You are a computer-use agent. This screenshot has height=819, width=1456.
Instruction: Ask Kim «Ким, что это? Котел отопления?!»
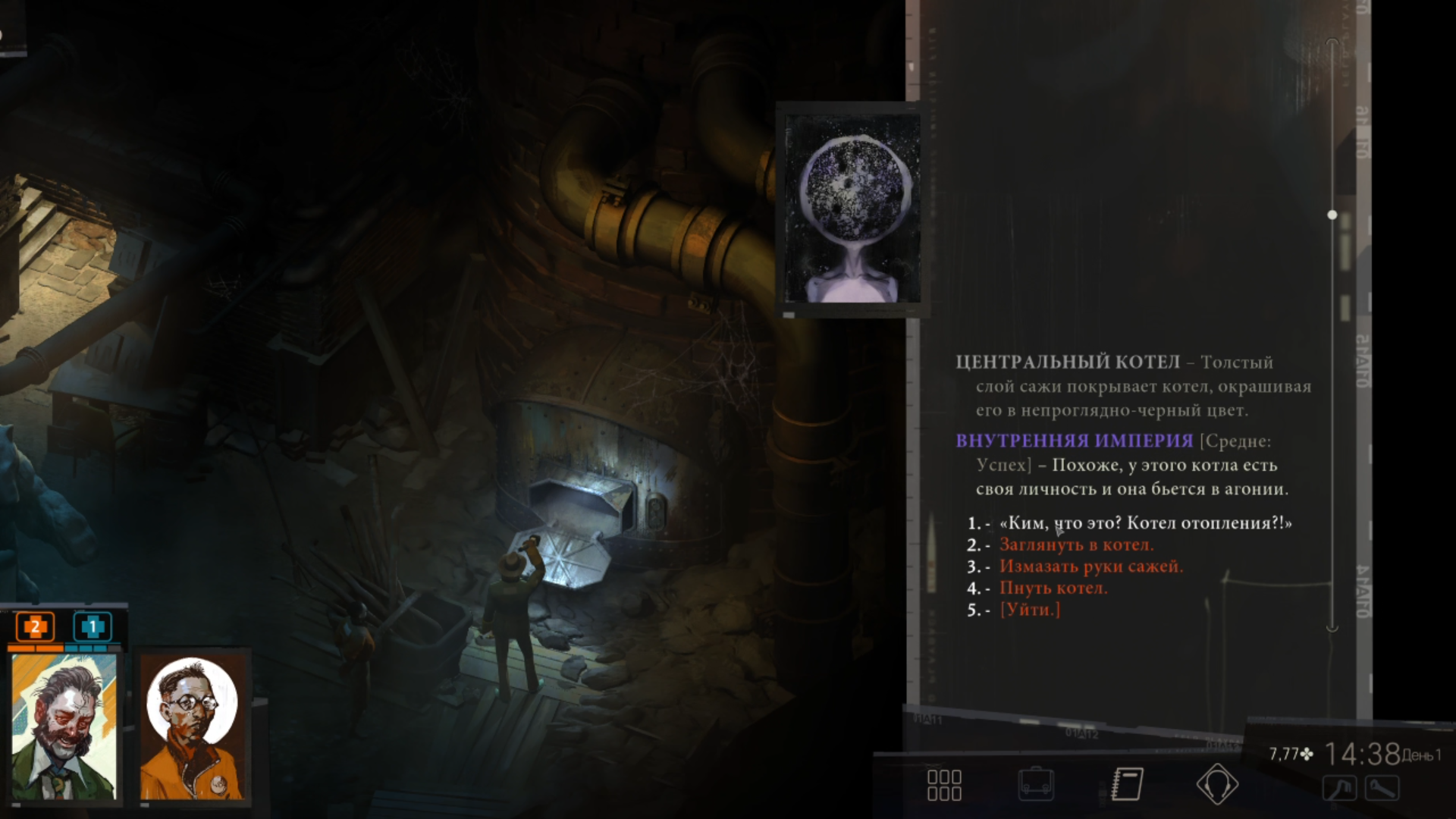[1145, 523]
